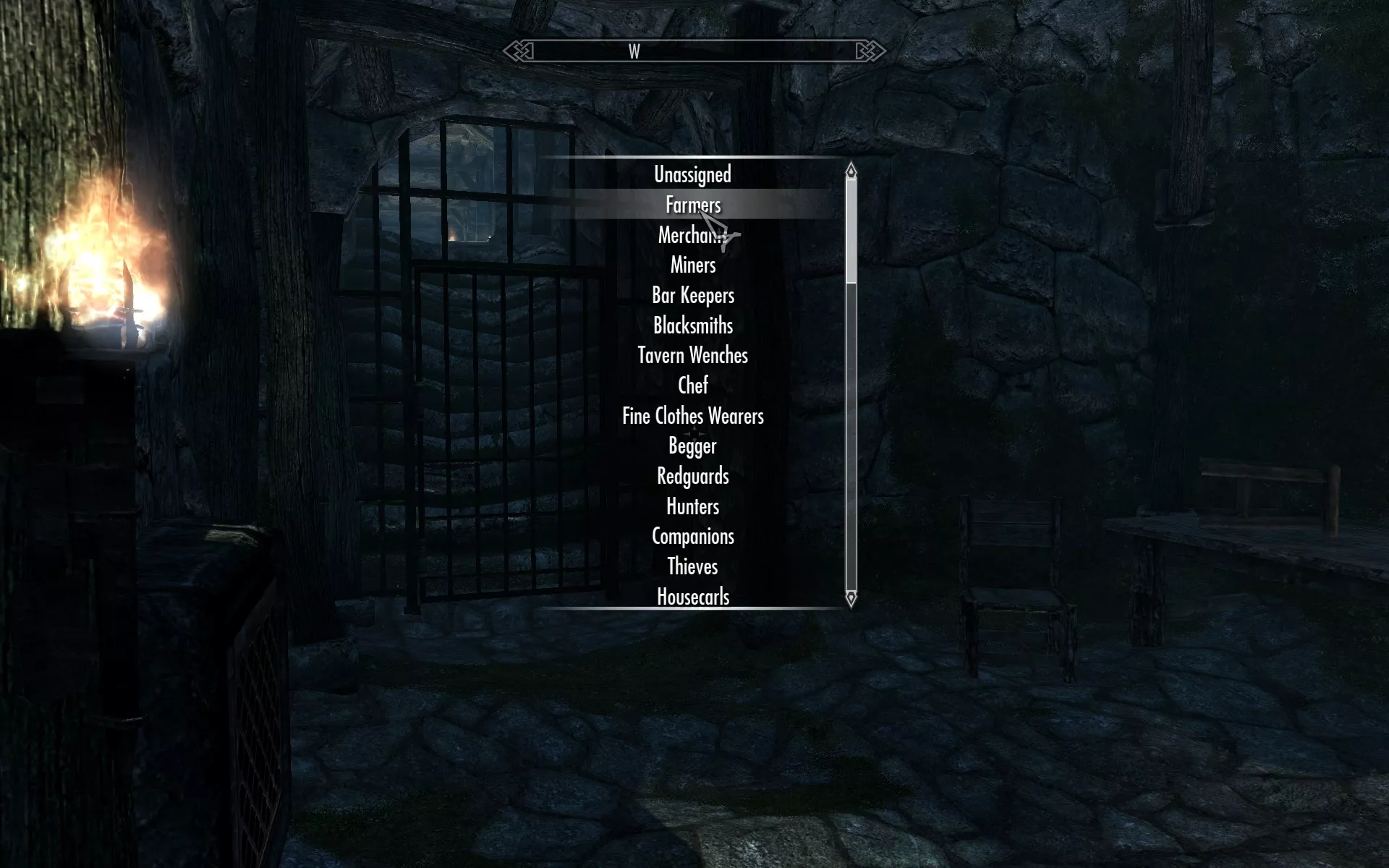The image size is (1389, 868).
Task: Choose the Bar Keepers option
Action: point(692,295)
